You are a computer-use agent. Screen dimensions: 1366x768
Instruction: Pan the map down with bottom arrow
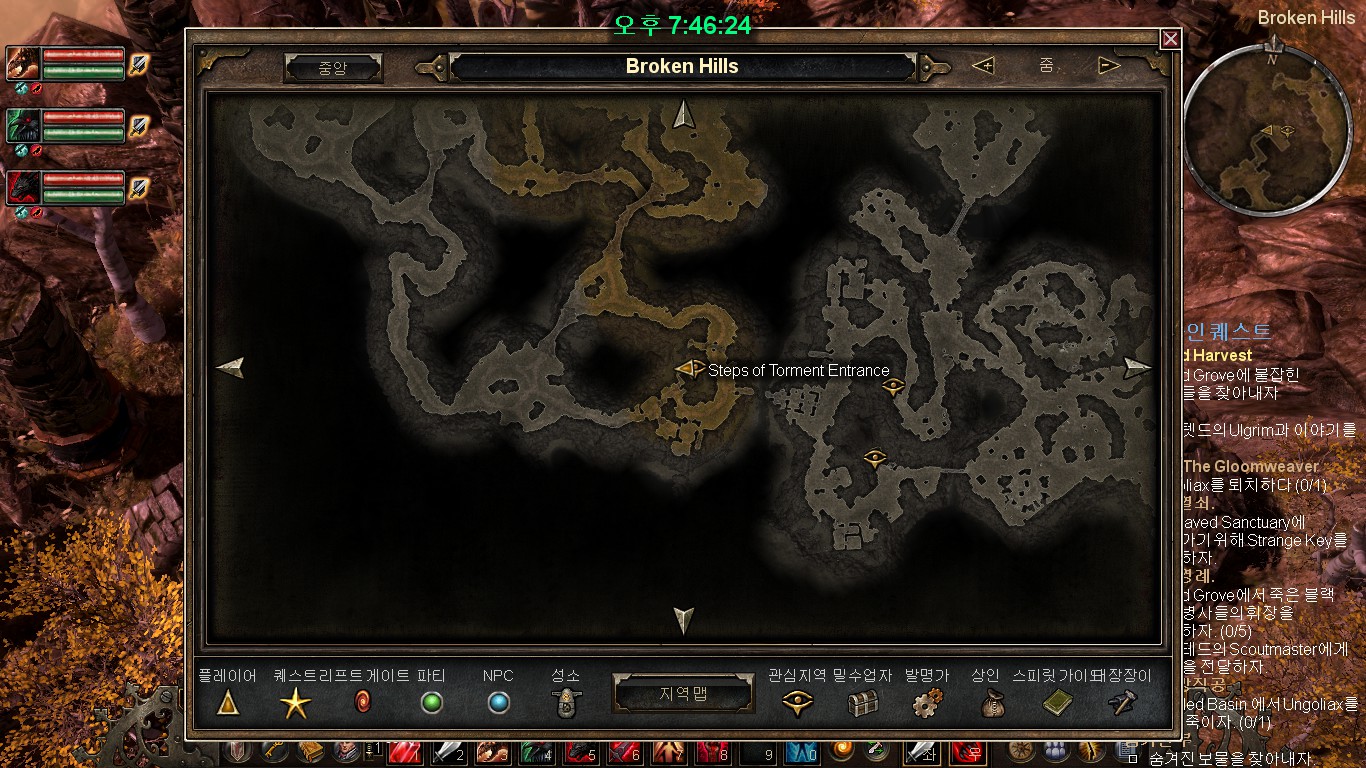(x=684, y=620)
